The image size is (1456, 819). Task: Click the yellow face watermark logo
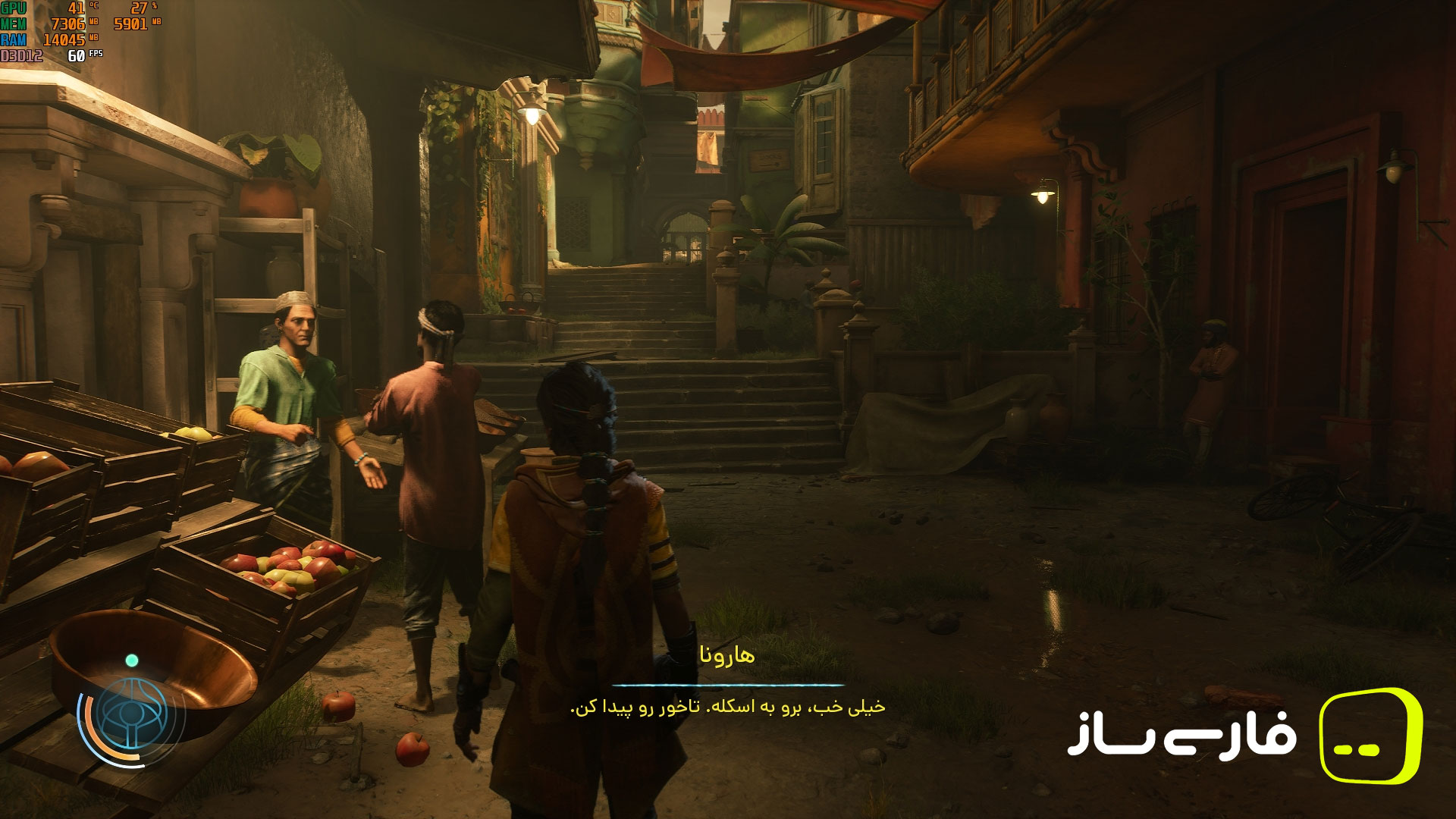pyautogui.click(x=1370, y=735)
